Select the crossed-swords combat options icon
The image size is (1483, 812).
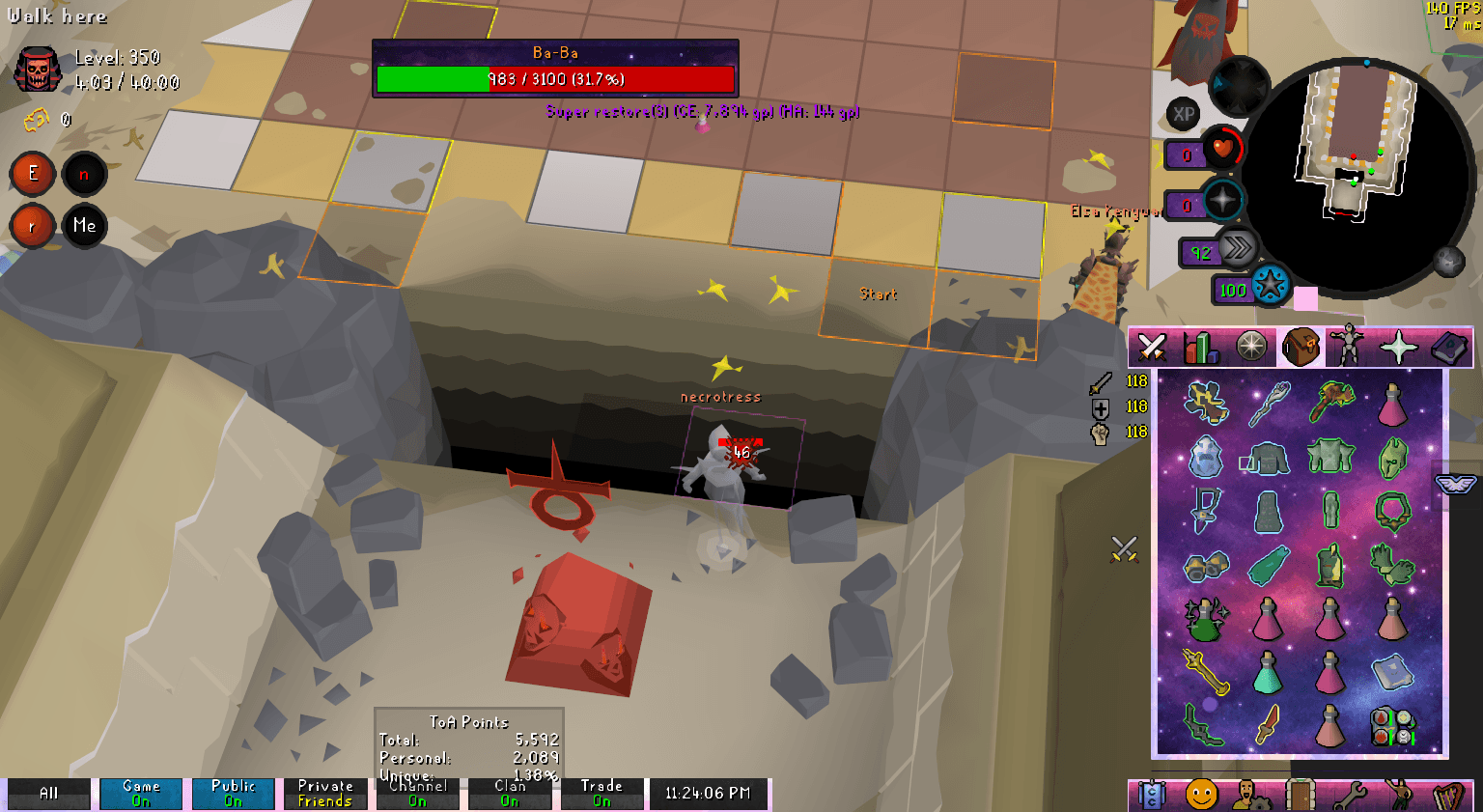point(1152,346)
